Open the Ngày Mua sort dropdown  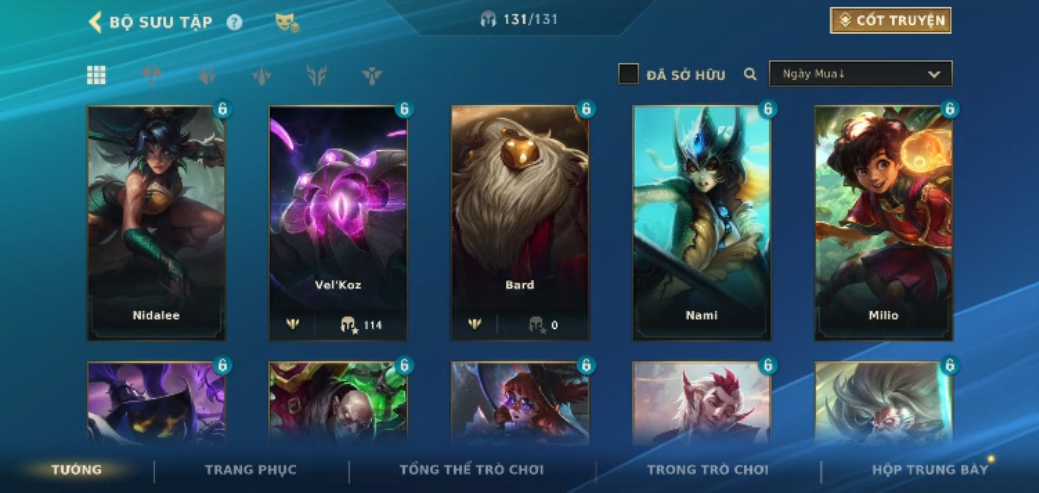tap(860, 74)
